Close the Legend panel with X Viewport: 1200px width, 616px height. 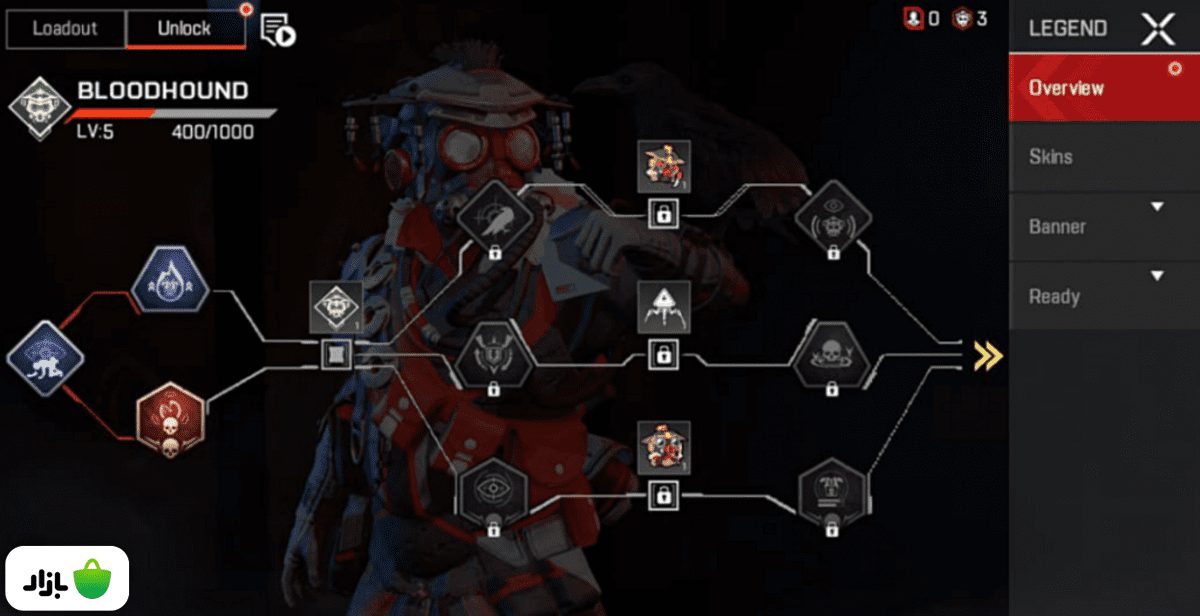coord(1158,28)
